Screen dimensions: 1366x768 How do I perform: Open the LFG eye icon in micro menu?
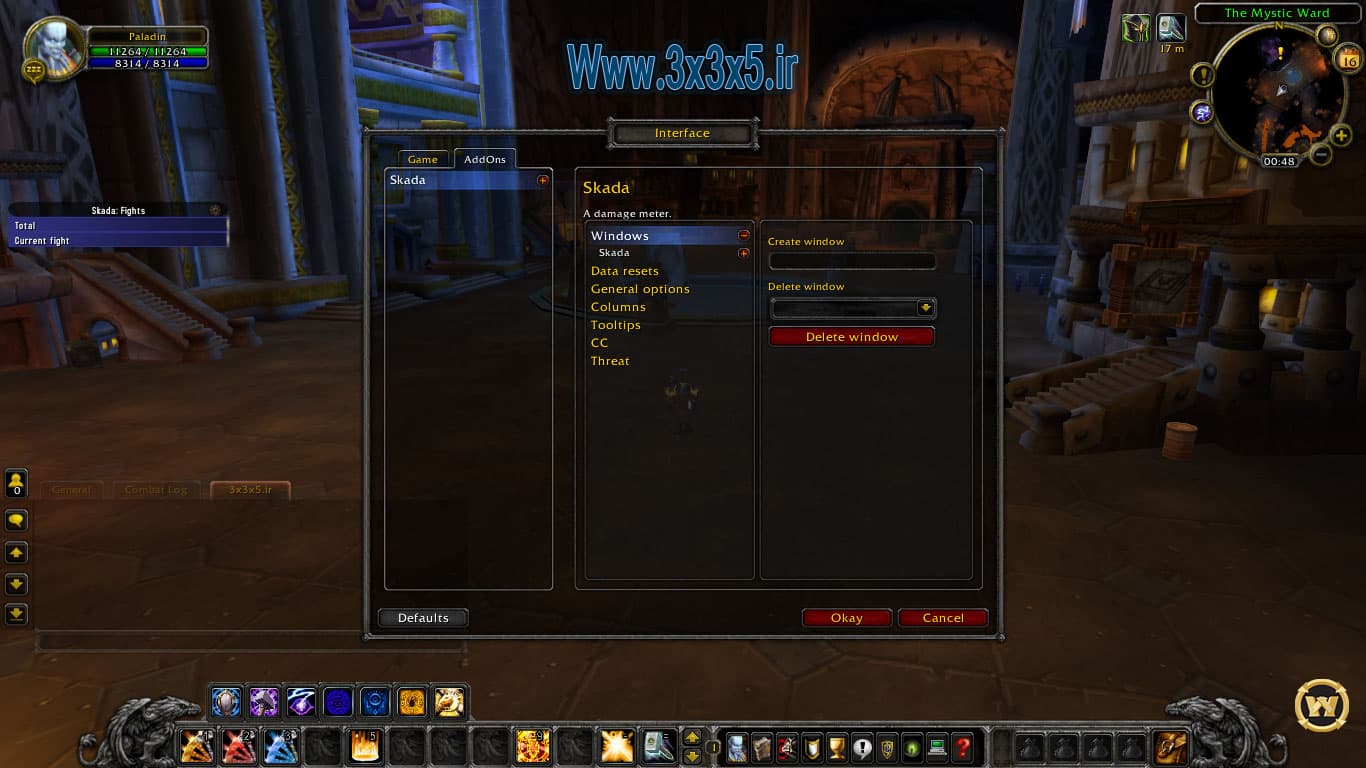[x=911, y=747]
